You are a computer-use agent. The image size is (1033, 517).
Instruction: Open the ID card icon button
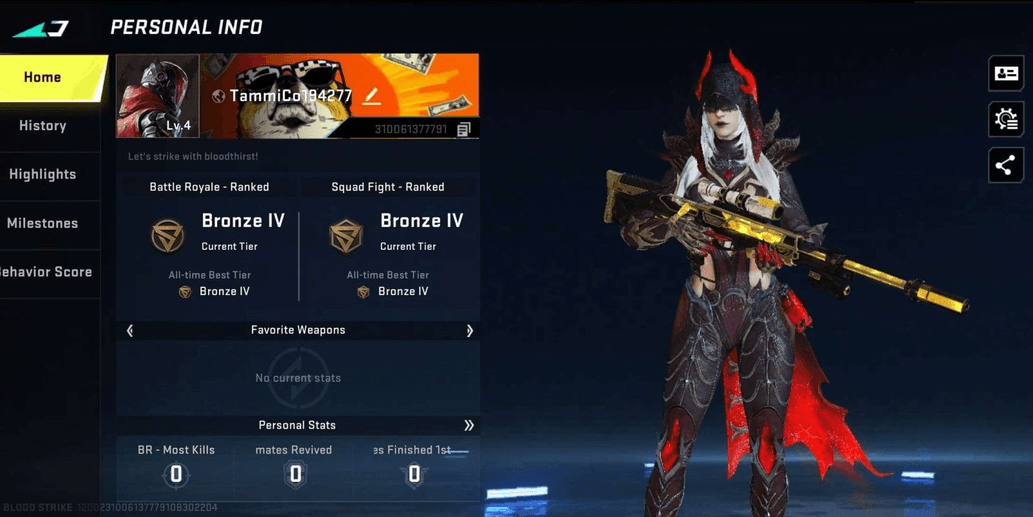click(x=1005, y=74)
